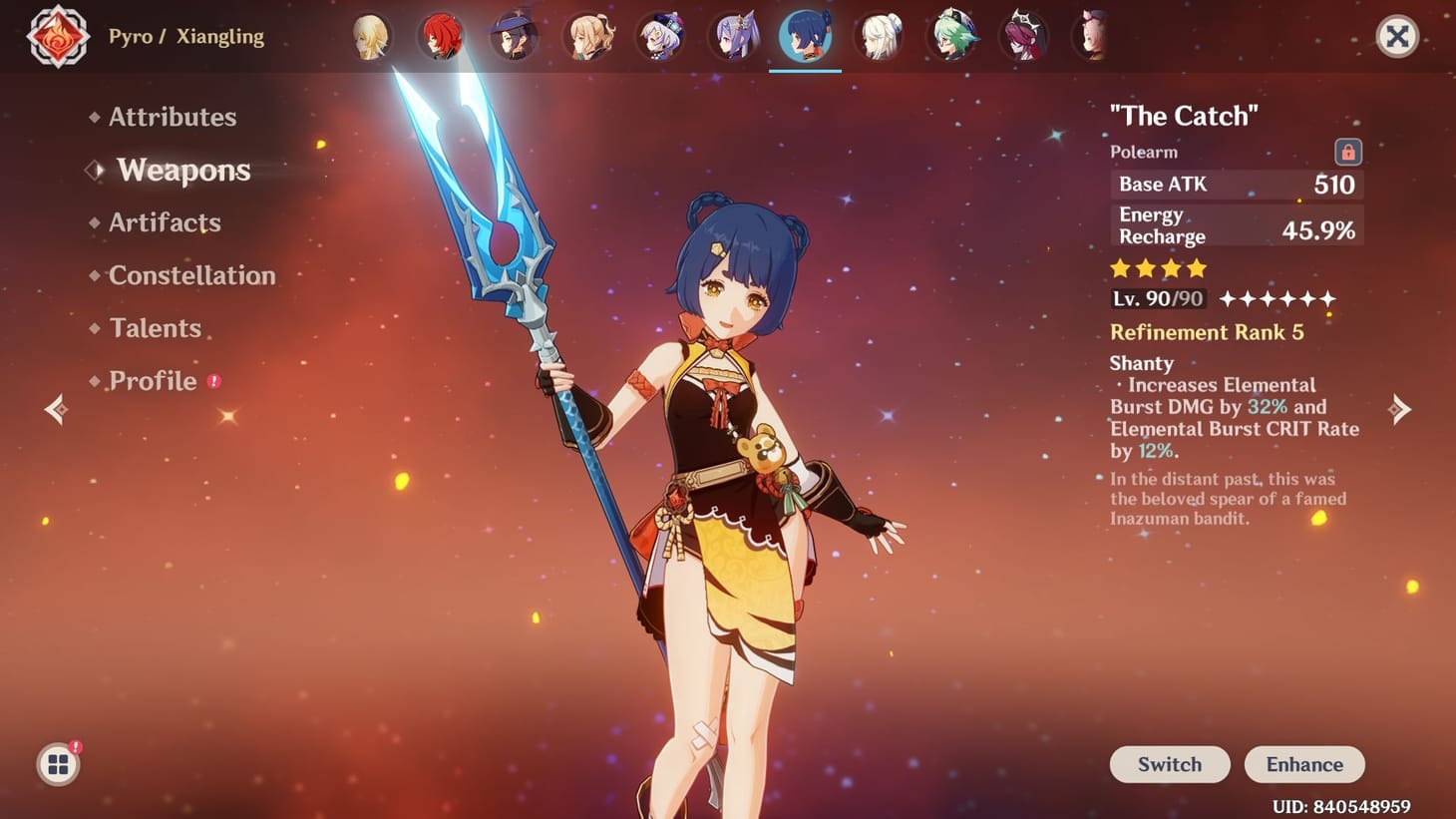Select the blonde Traveler portrait at far left
The height and width of the screenshot is (819, 1456).
tap(370, 35)
